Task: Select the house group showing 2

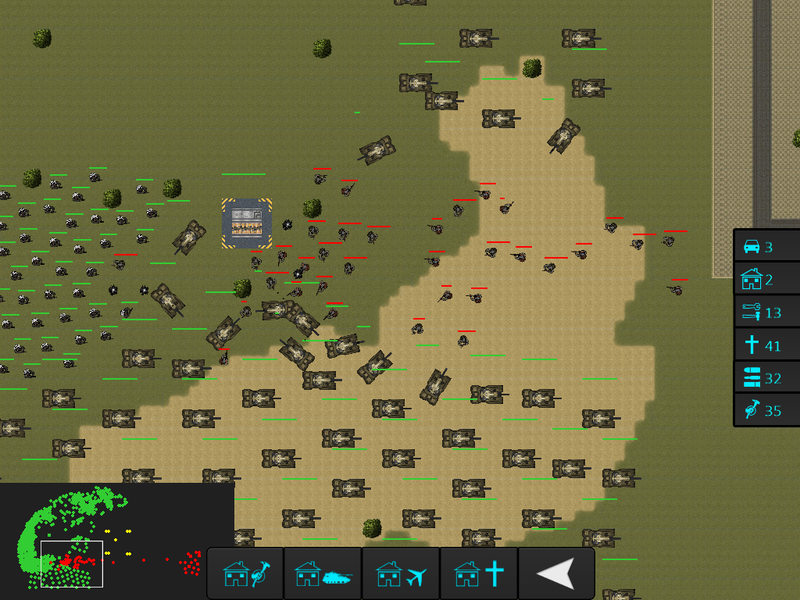Action: (x=767, y=280)
